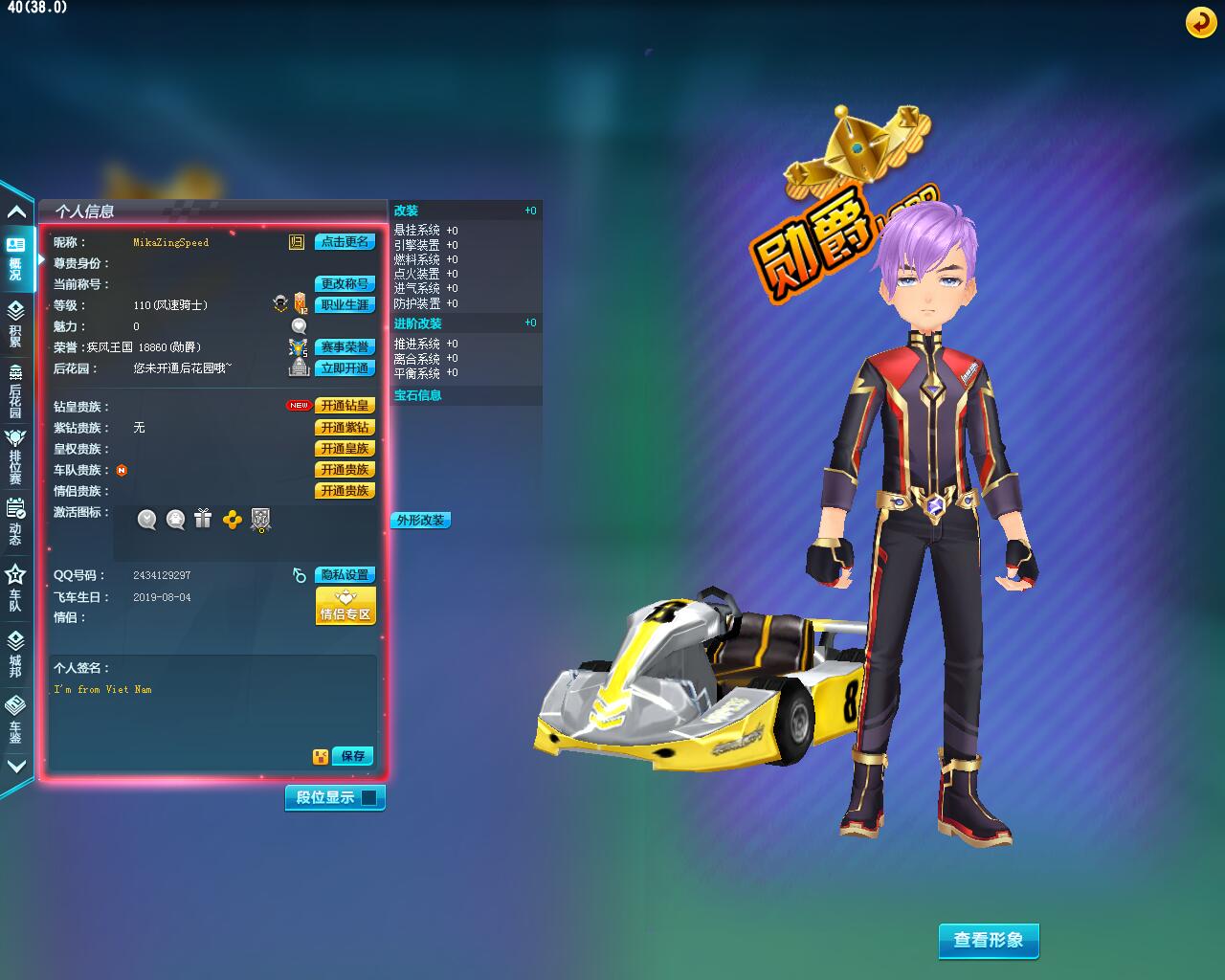Collapse sidebar using the top up chevron
The height and width of the screenshot is (980, 1225).
coord(14,211)
